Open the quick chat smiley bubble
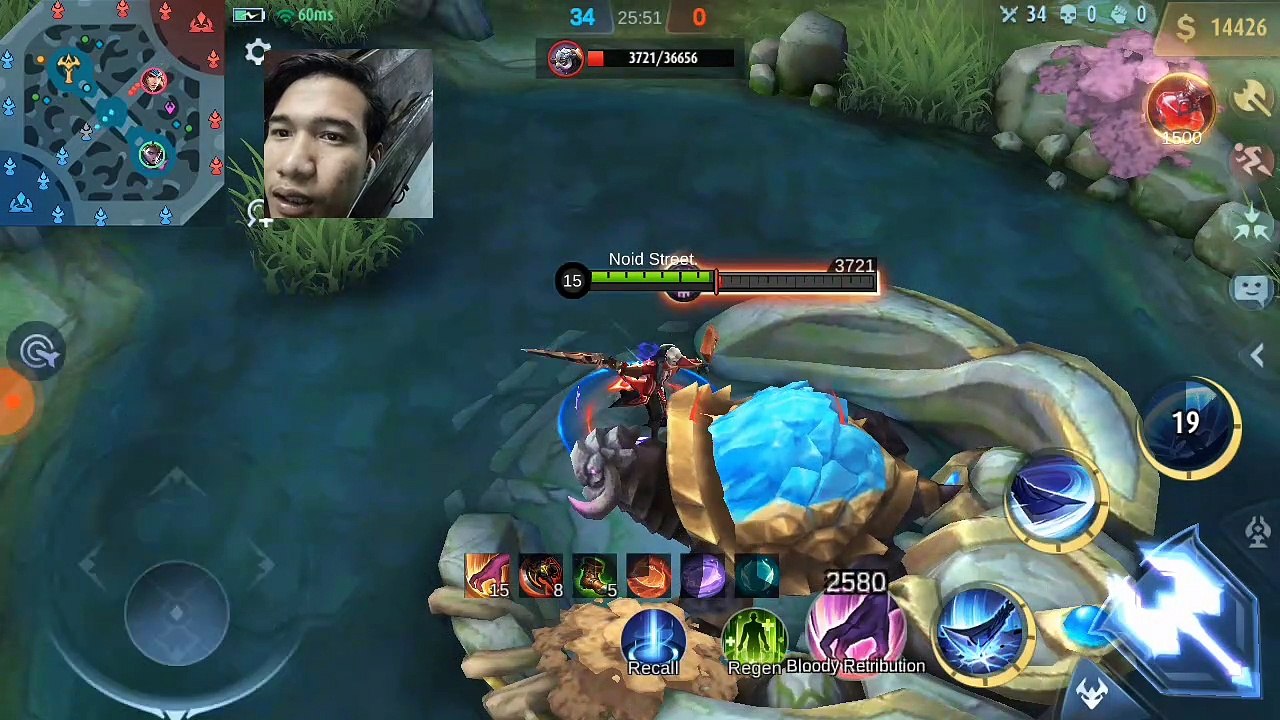The image size is (1280, 720). (x=1252, y=290)
